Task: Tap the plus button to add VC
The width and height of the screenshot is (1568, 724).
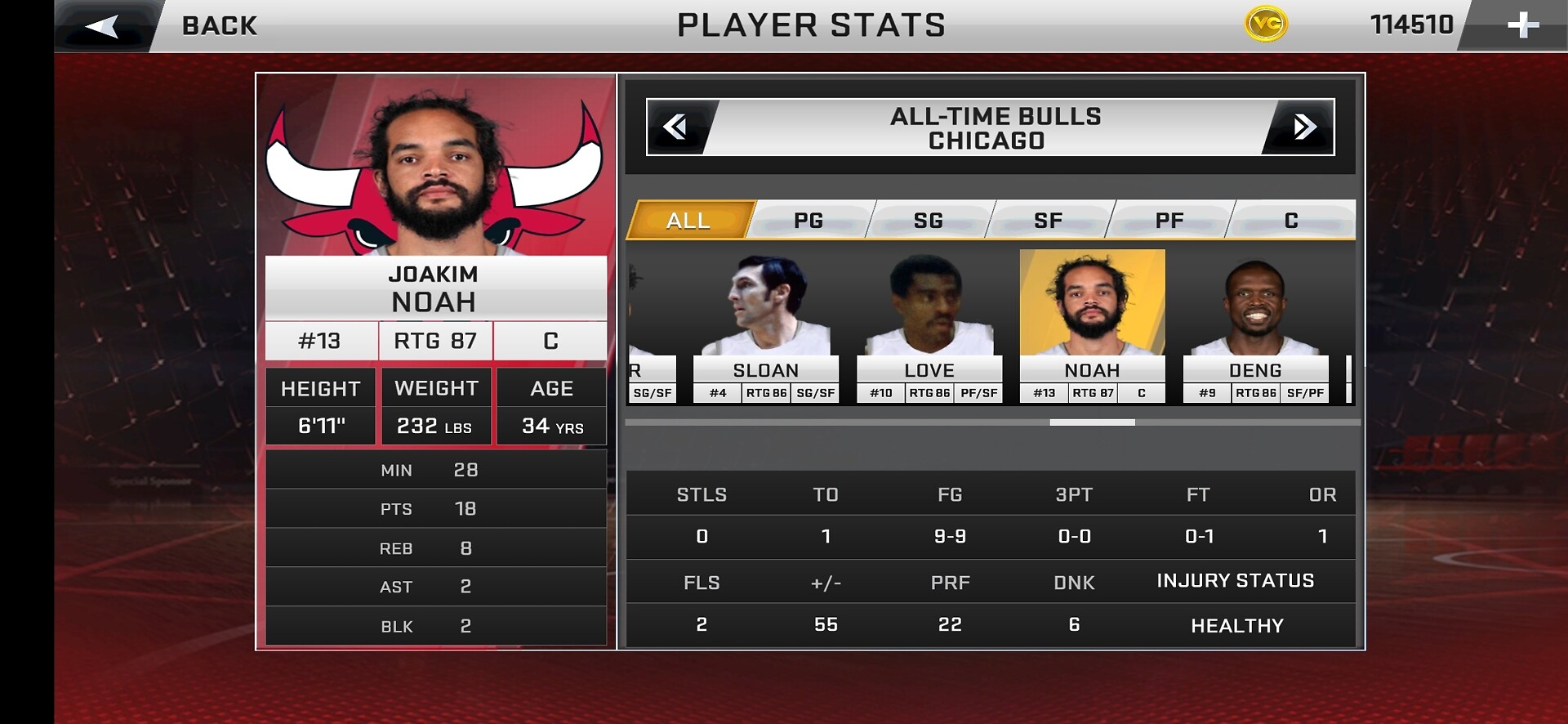Action: pos(1522,25)
